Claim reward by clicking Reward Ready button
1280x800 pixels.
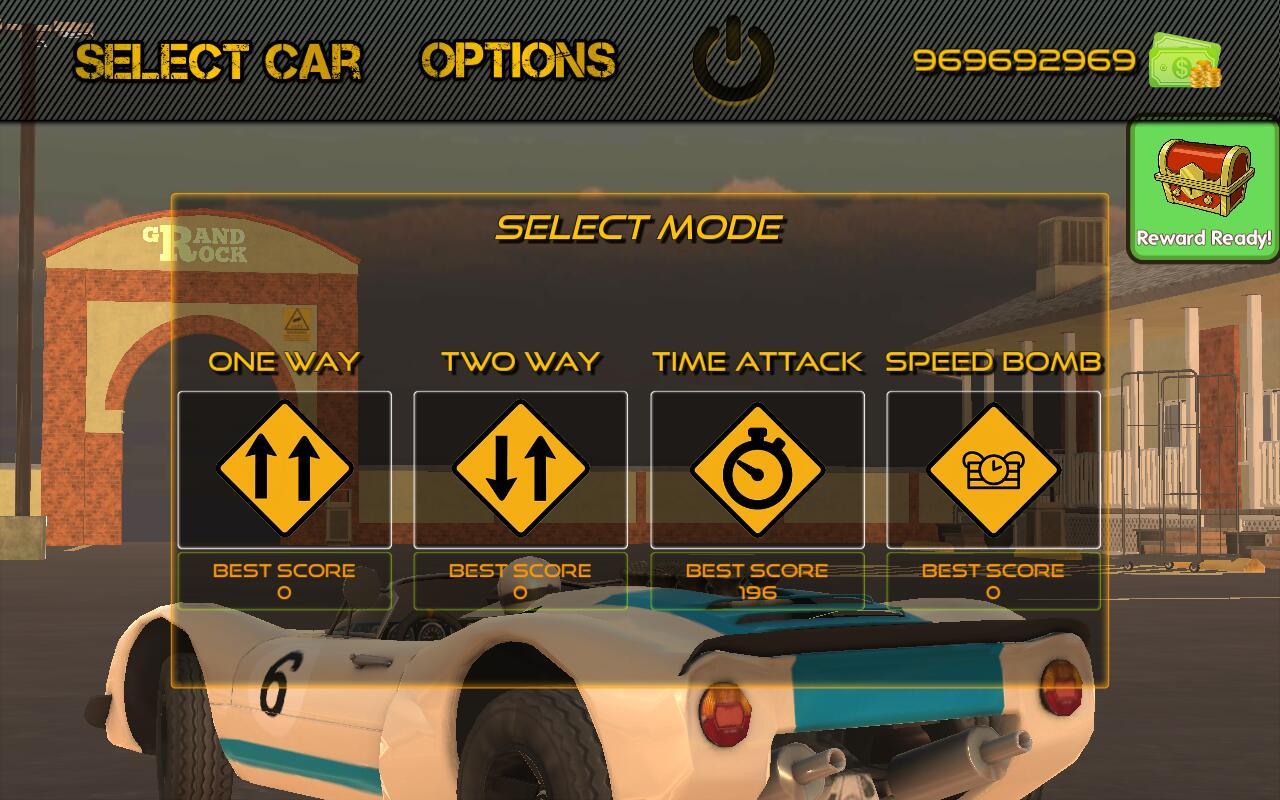pos(1203,238)
